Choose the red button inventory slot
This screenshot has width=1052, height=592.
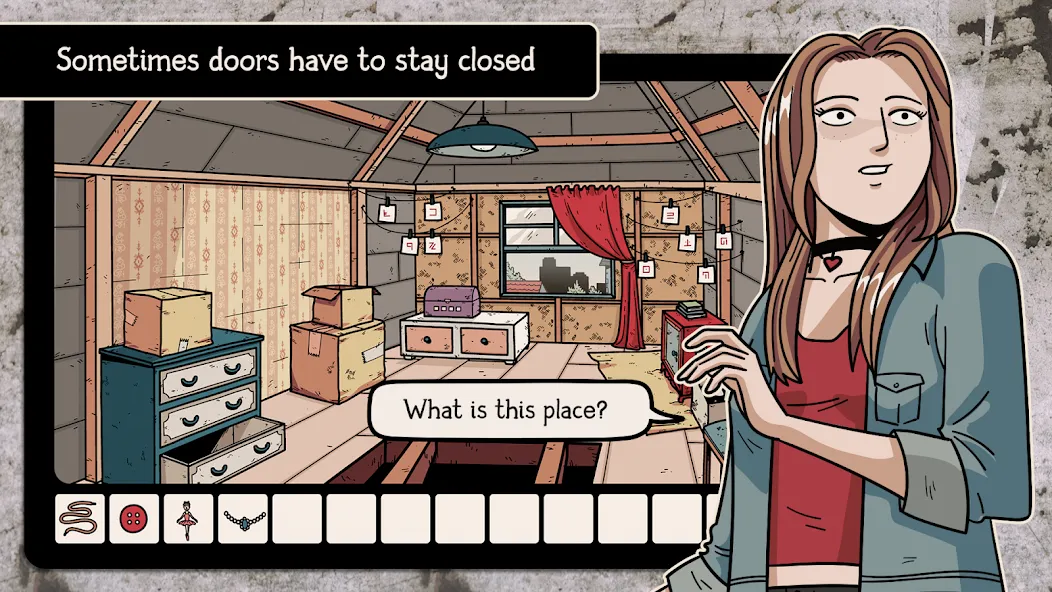tap(134, 519)
